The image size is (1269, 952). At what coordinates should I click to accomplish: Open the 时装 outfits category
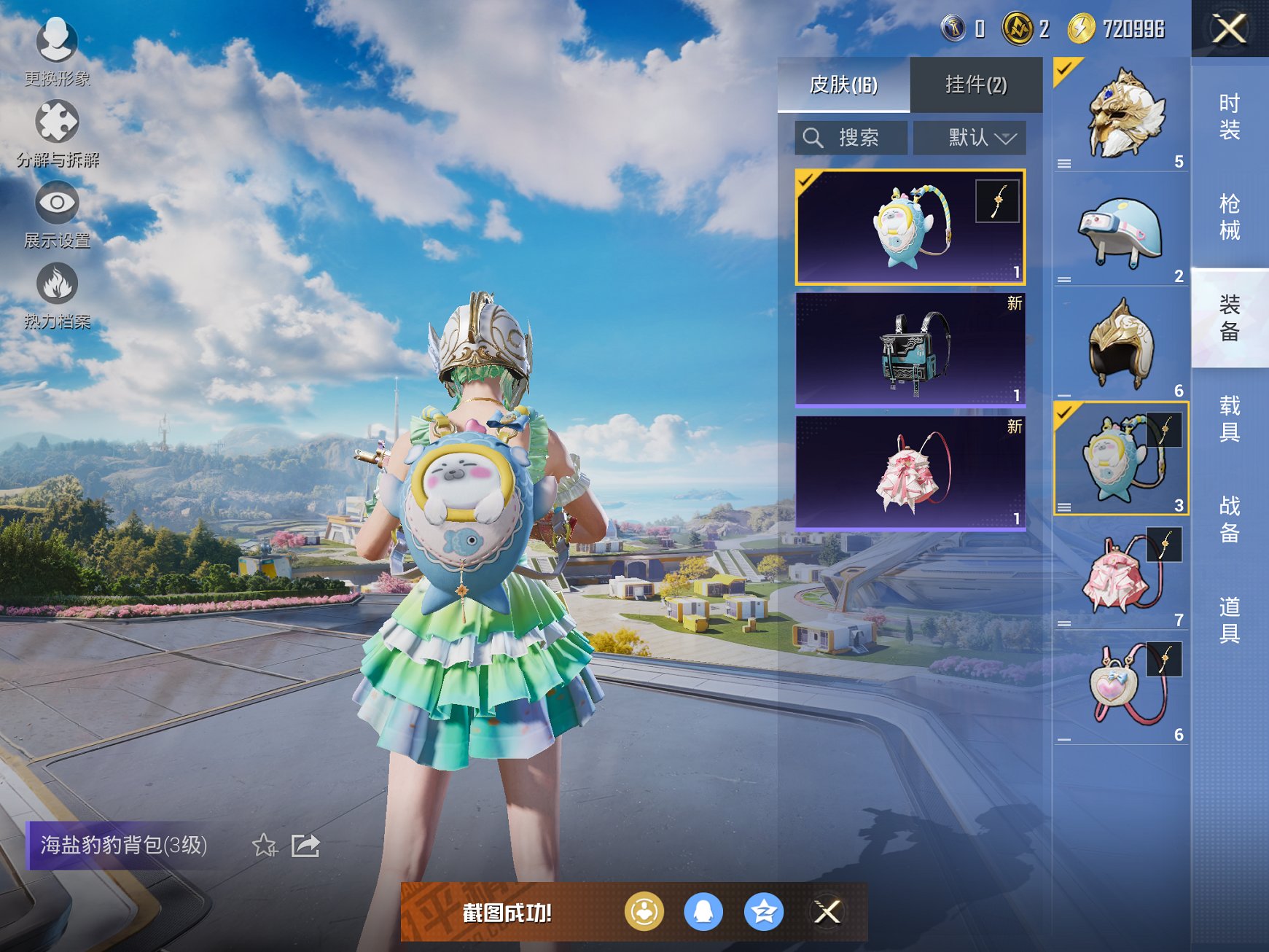click(1230, 117)
